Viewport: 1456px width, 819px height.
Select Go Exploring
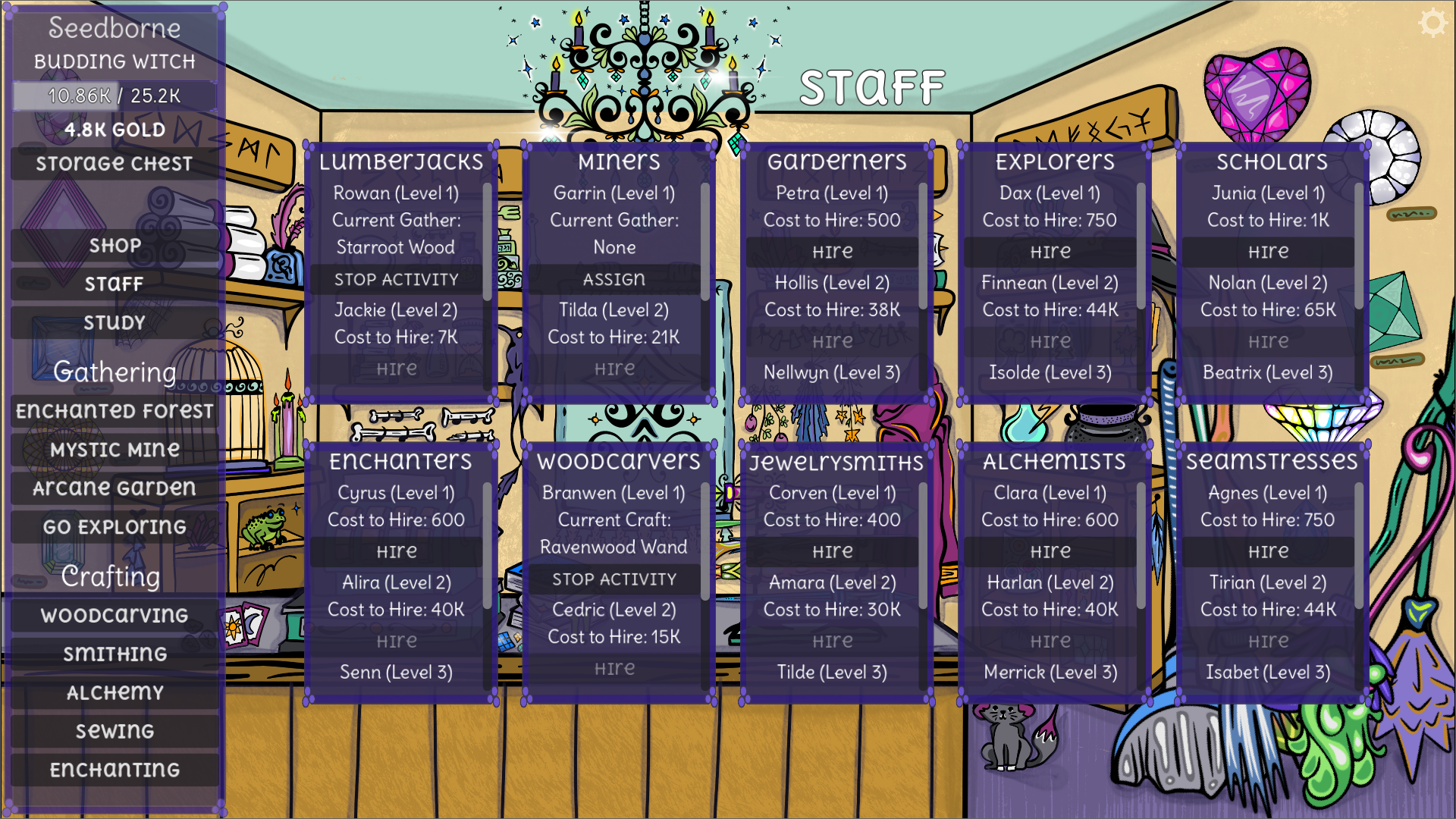point(114,526)
